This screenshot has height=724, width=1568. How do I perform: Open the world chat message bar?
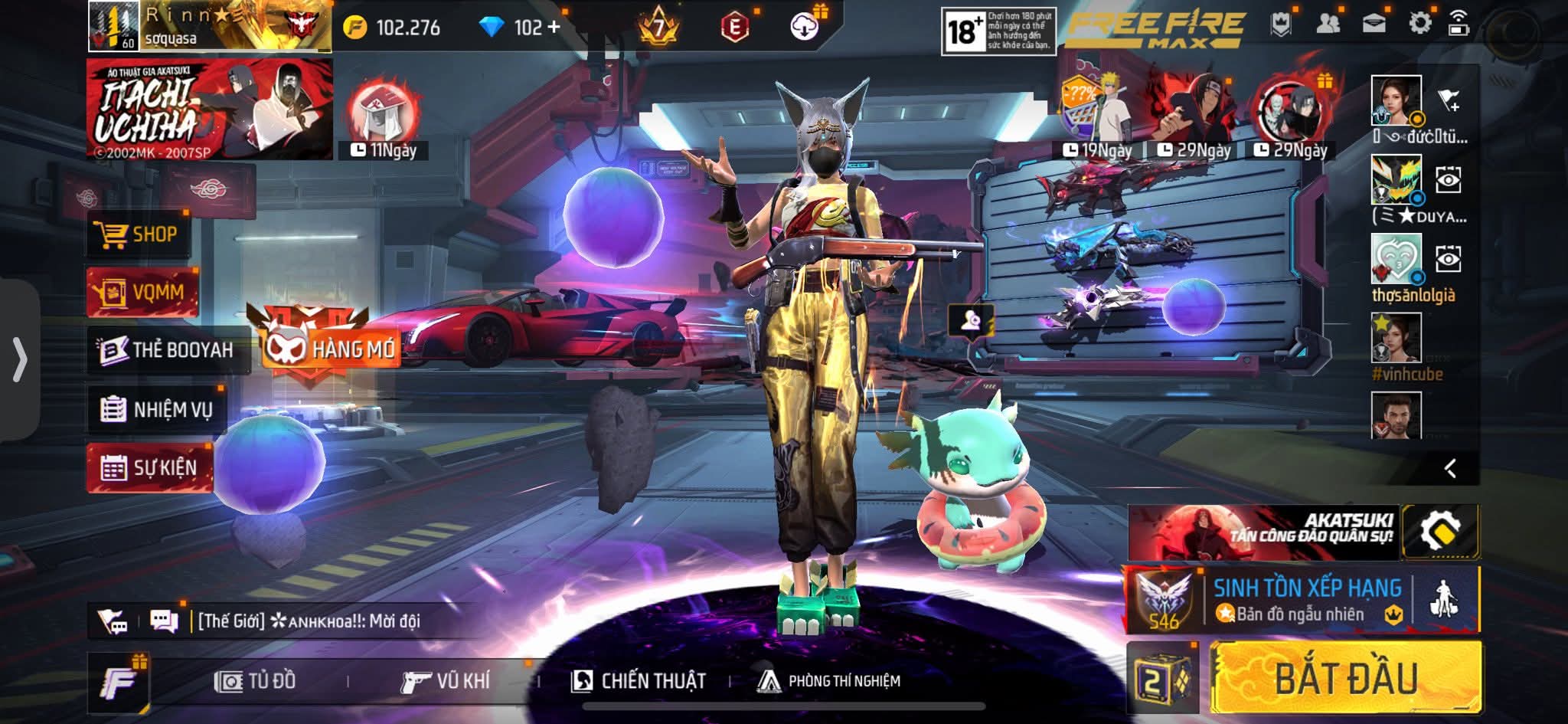click(x=306, y=621)
